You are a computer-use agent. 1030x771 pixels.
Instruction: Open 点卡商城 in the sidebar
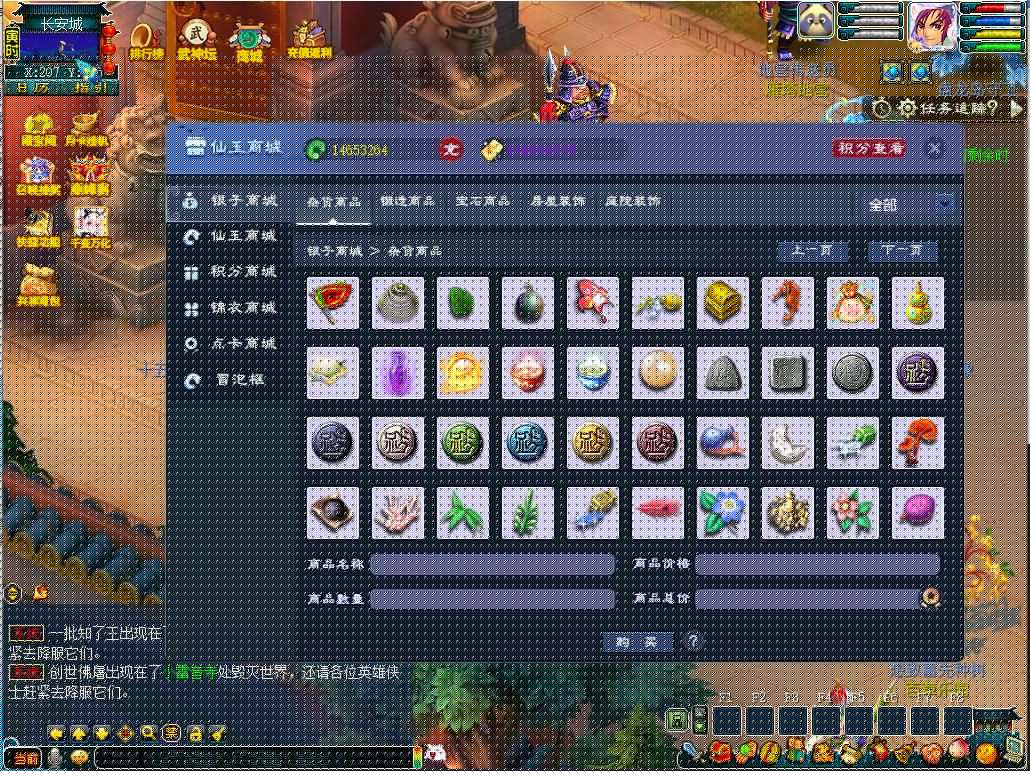[x=242, y=343]
